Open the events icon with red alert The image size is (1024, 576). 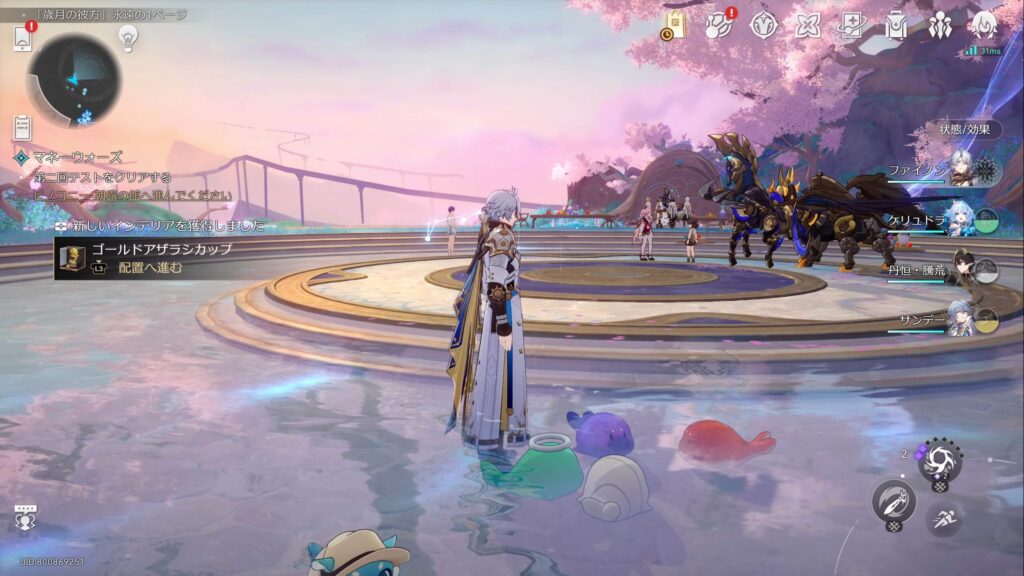[720, 26]
